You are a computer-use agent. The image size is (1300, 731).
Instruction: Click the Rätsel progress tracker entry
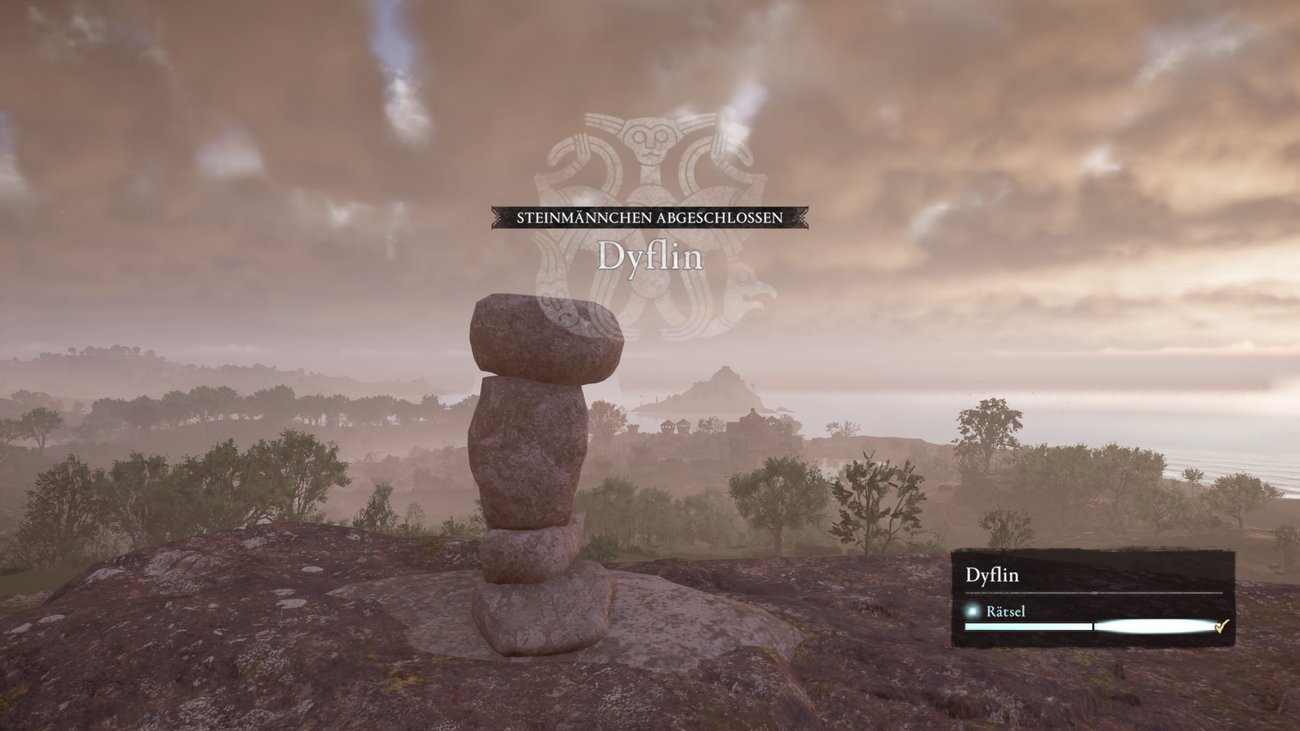(1003, 611)
